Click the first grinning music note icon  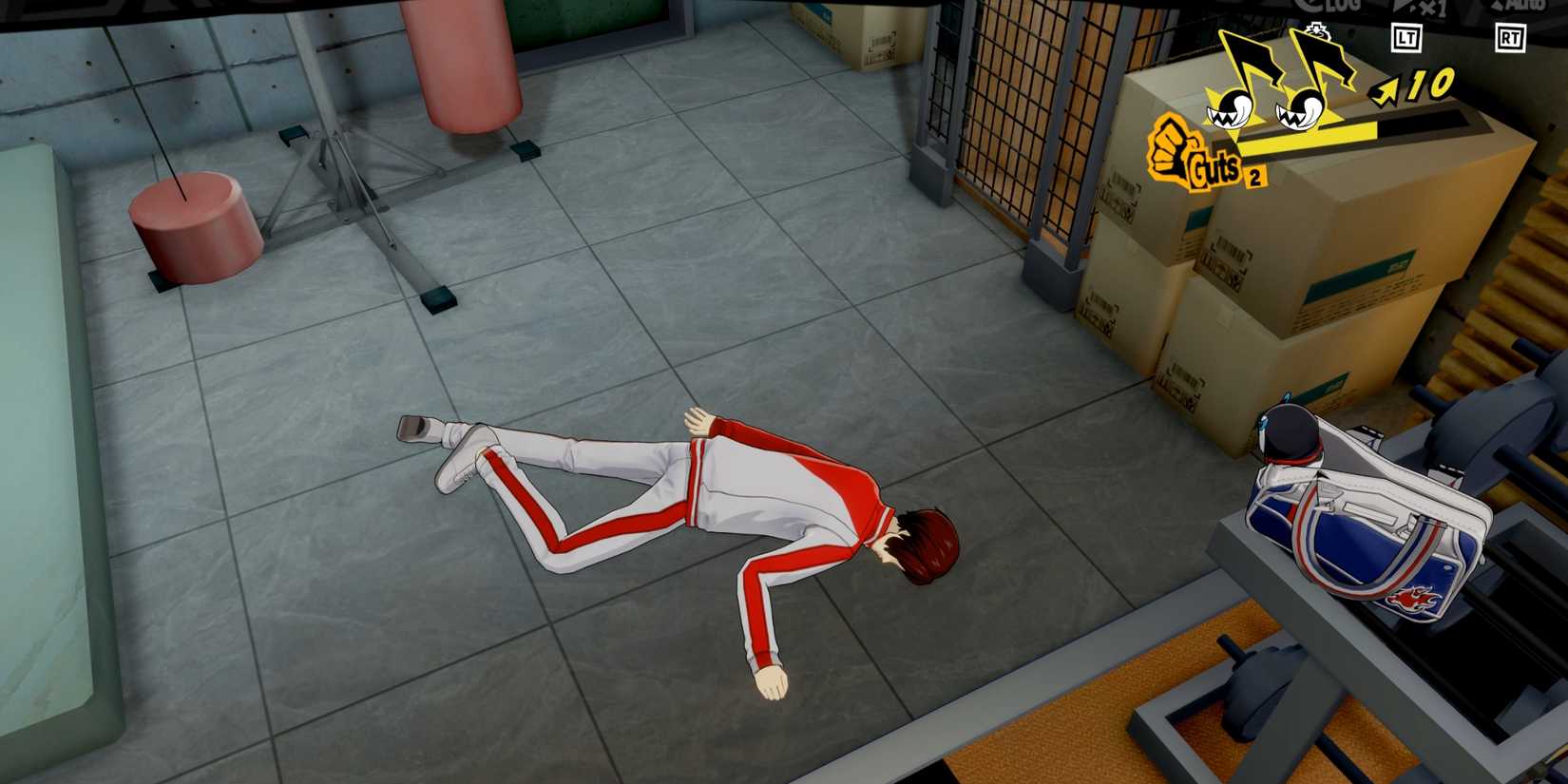click(1231, 107)
